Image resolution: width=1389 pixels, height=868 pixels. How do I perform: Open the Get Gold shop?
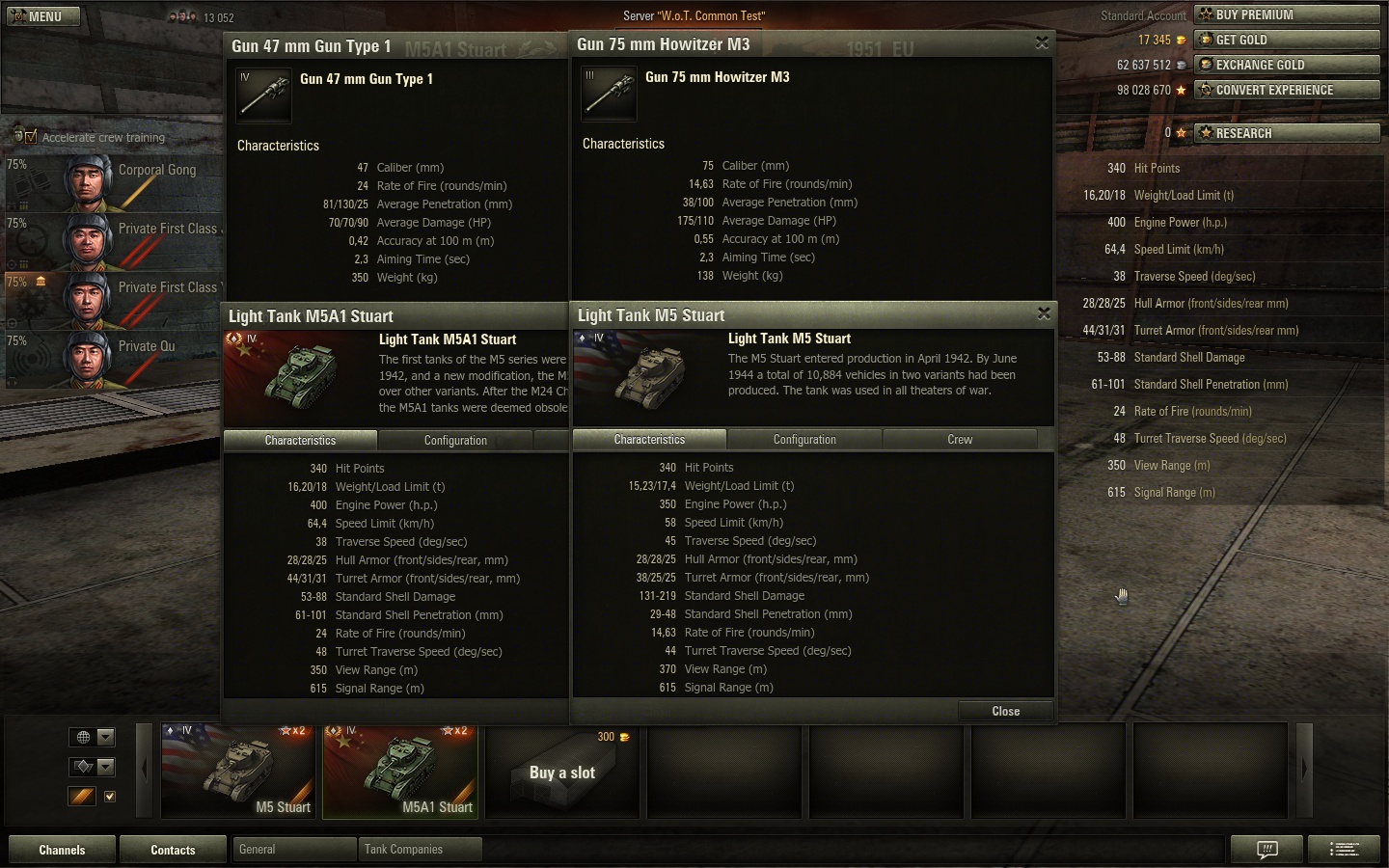click(x=1286, y=40)
